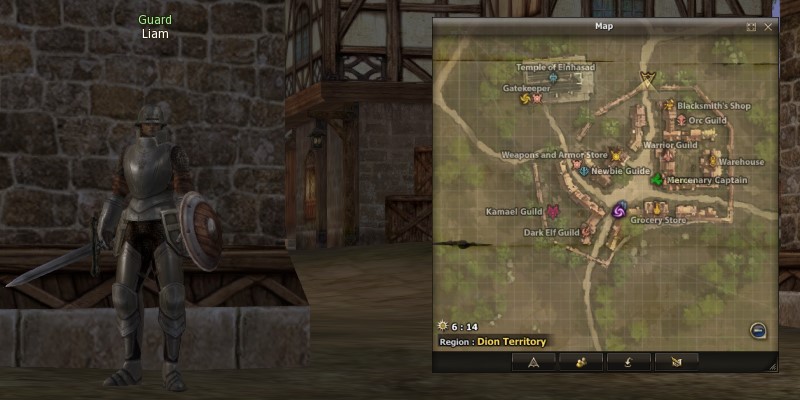
Task: Select the Gatekeeper marker on the map
Action: pos(525,98)
